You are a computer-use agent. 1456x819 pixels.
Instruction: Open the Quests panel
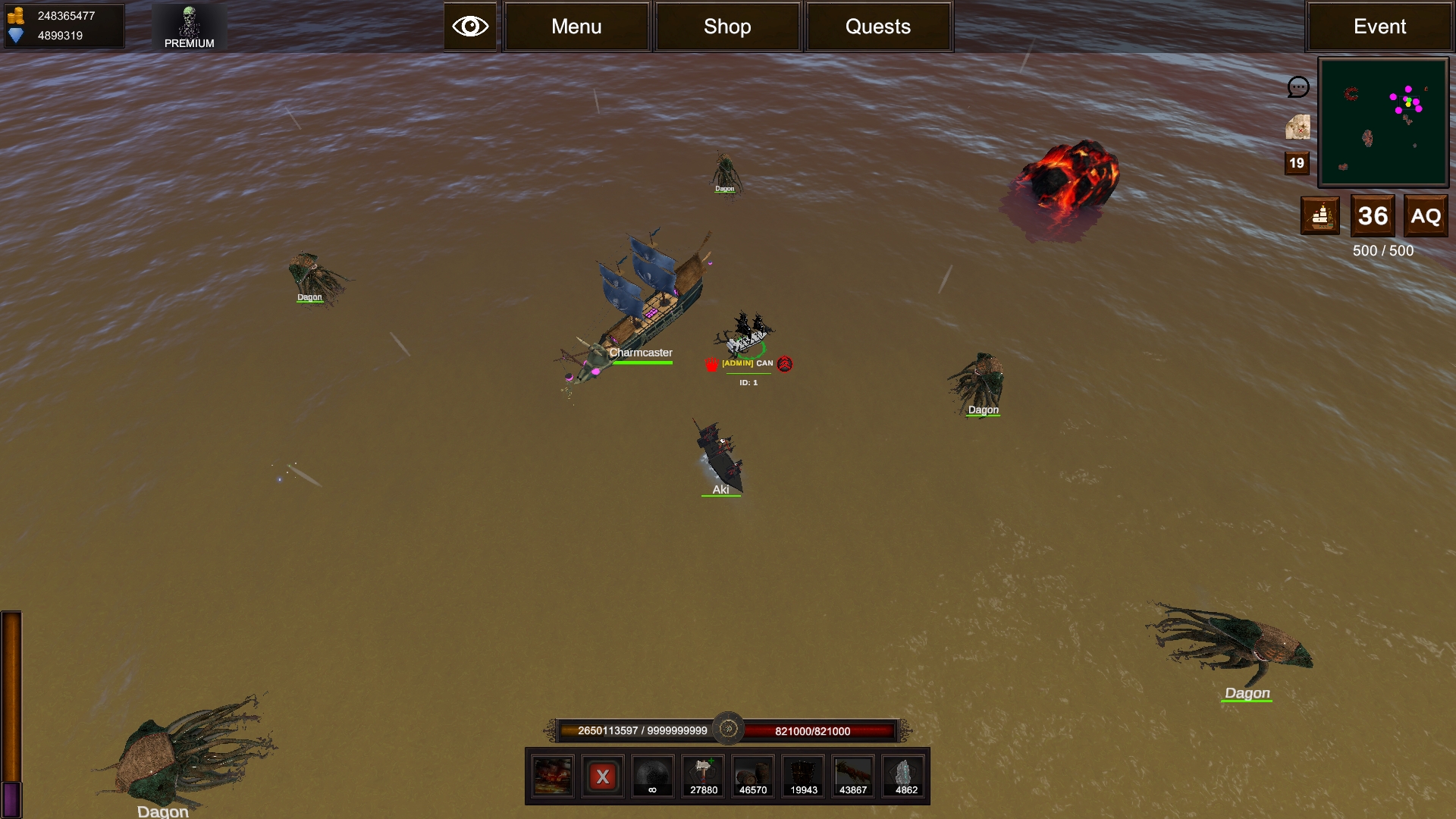pos(878,27)
